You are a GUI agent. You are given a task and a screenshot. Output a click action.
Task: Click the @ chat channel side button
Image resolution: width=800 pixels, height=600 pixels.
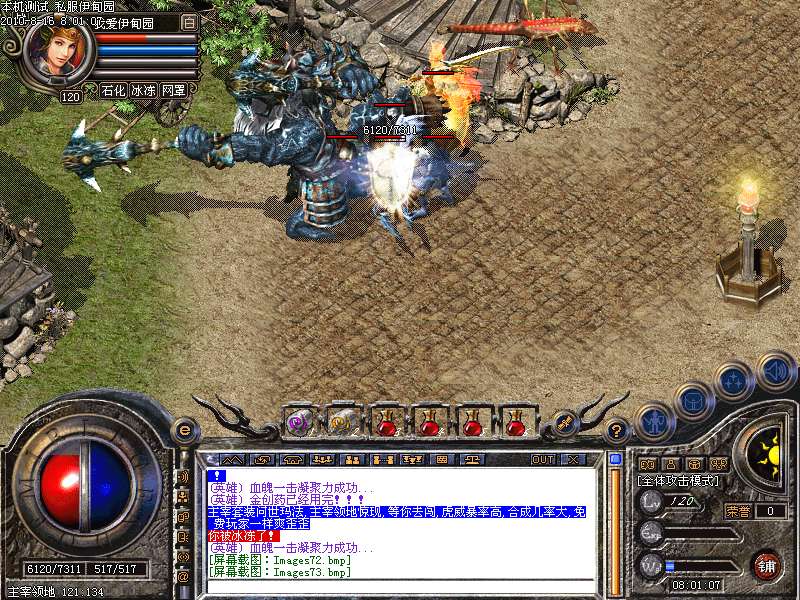pyautogui.click(x=183, y=577)
